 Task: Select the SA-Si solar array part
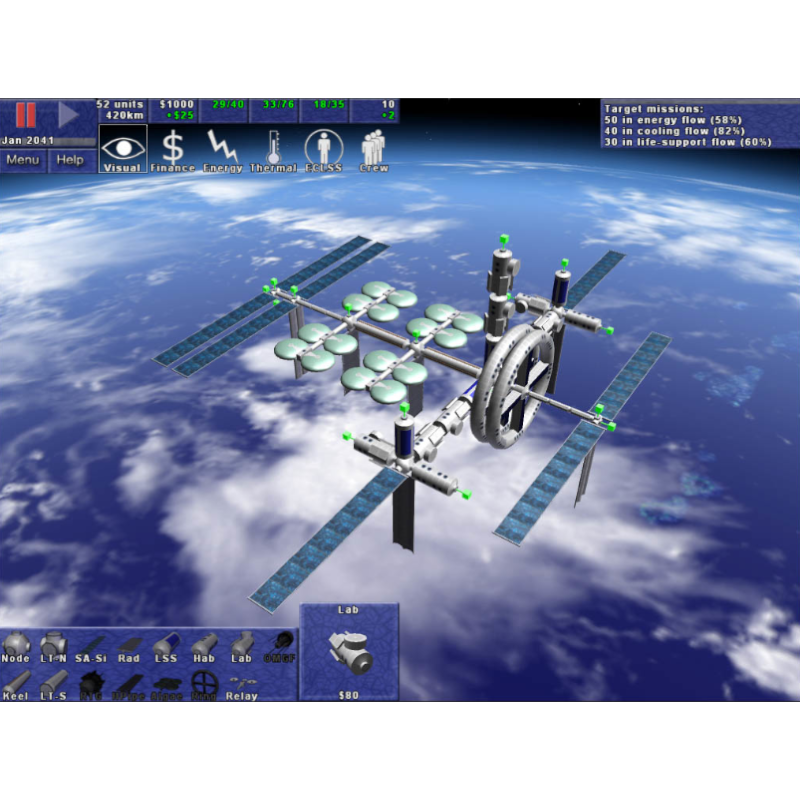coord(91,646)
